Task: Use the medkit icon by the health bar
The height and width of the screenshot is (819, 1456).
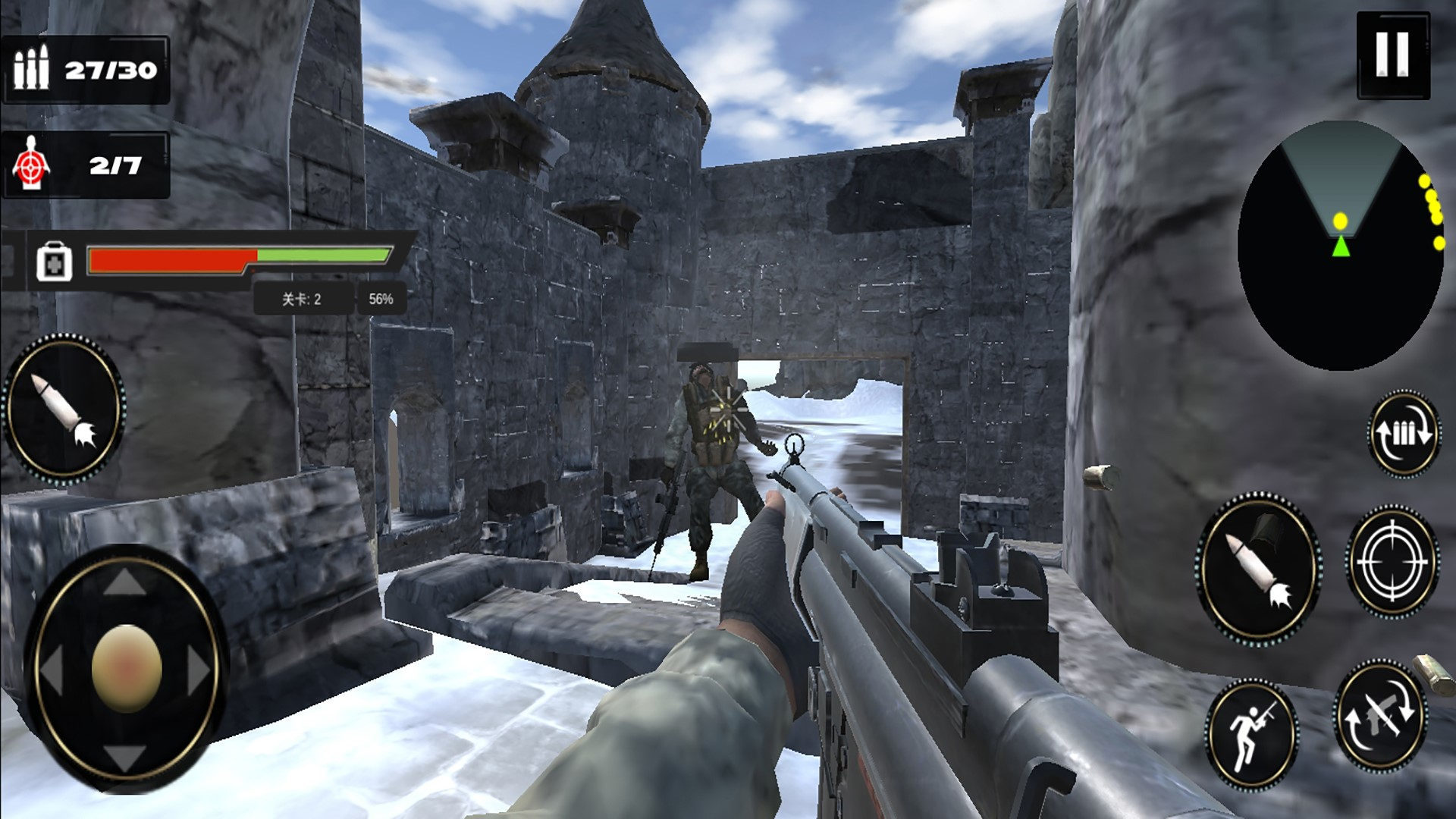Action: point(54,262)
